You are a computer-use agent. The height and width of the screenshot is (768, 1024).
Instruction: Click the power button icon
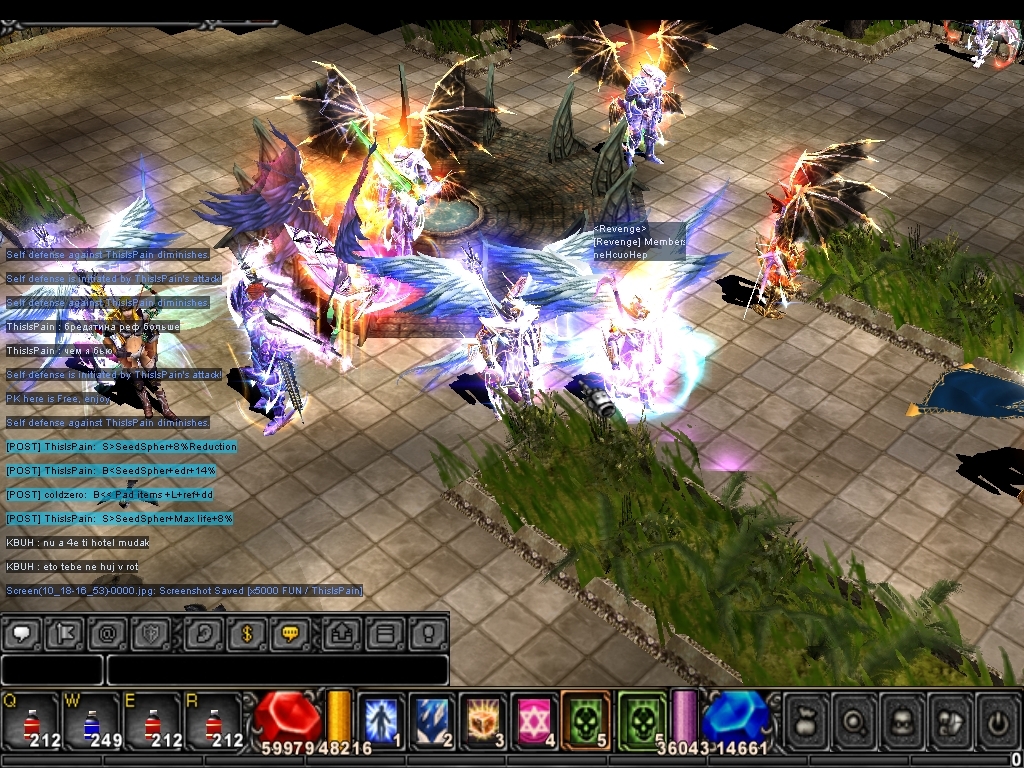coord(997,720)
